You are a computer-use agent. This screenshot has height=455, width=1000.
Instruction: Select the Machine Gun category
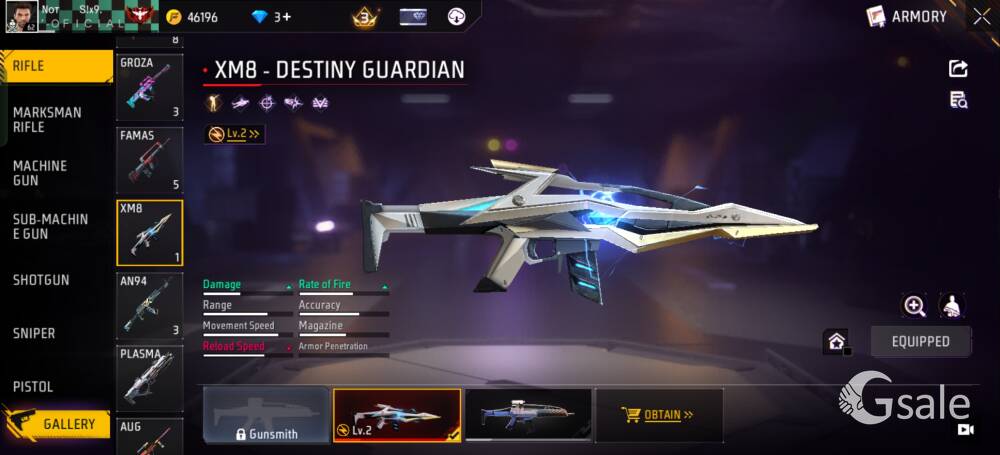point(41,173)
